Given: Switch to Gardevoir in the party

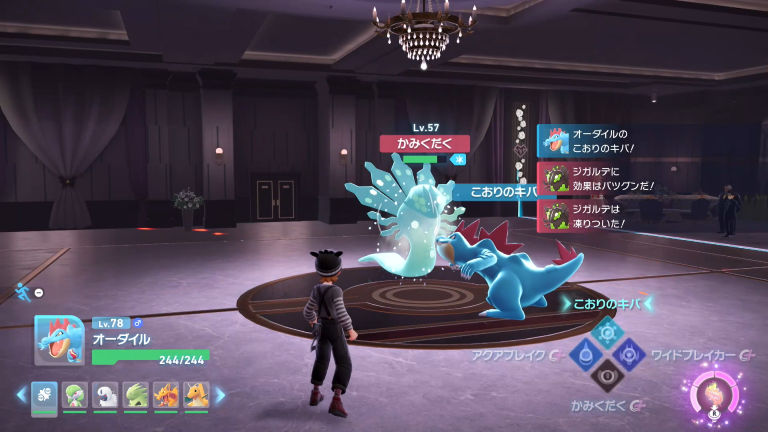Looking at the screenshot, I should (75, 395).
